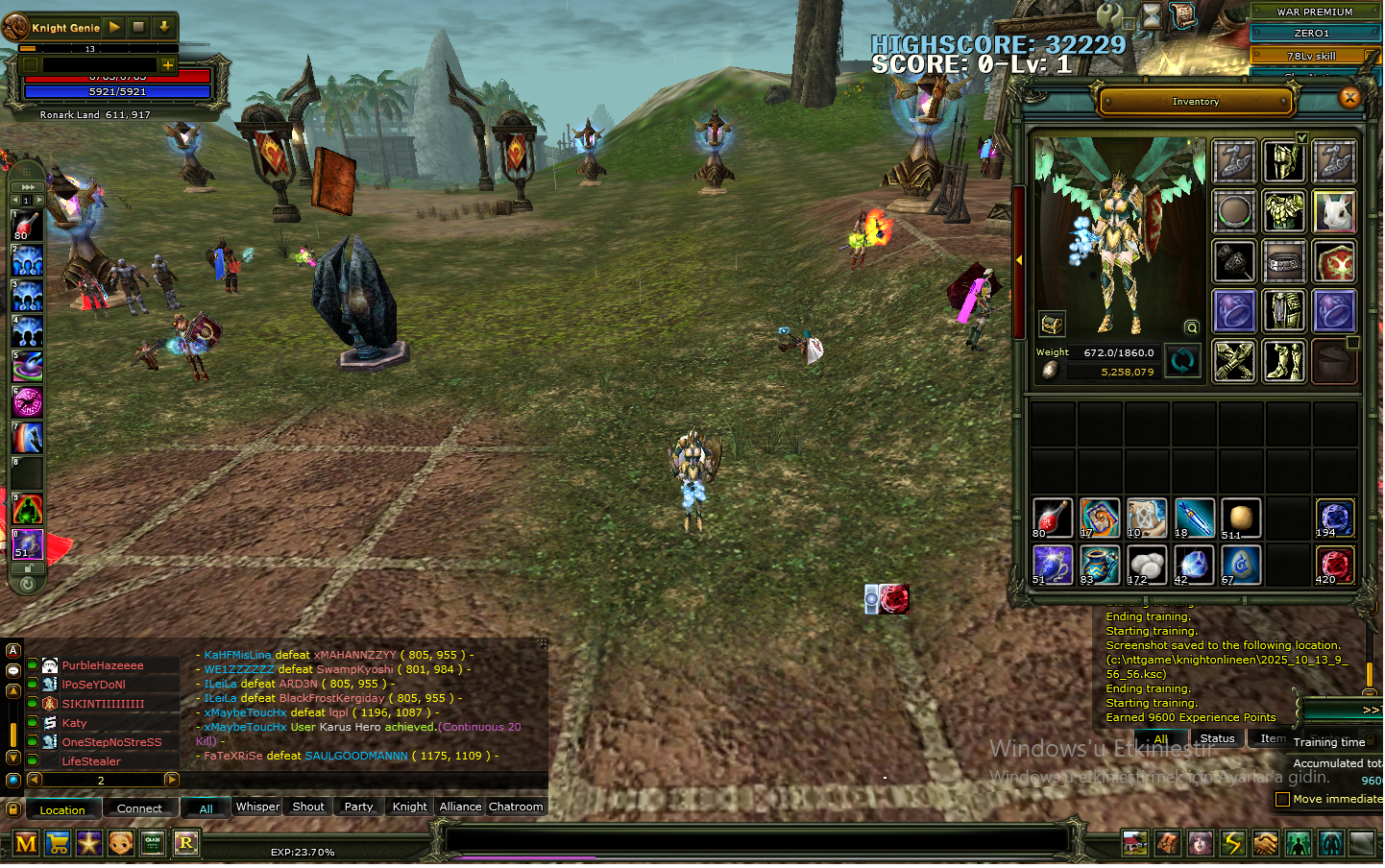Select player Katy in the list
The image size is (1385, 868).
(x=75, y=724)
